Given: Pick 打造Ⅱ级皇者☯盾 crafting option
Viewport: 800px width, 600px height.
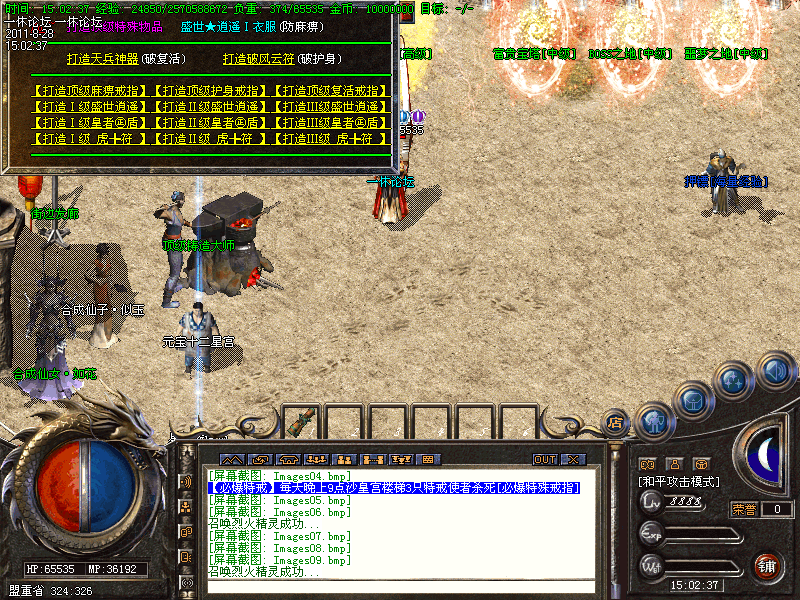Looking at the screenshot, I should coord(210,123).
